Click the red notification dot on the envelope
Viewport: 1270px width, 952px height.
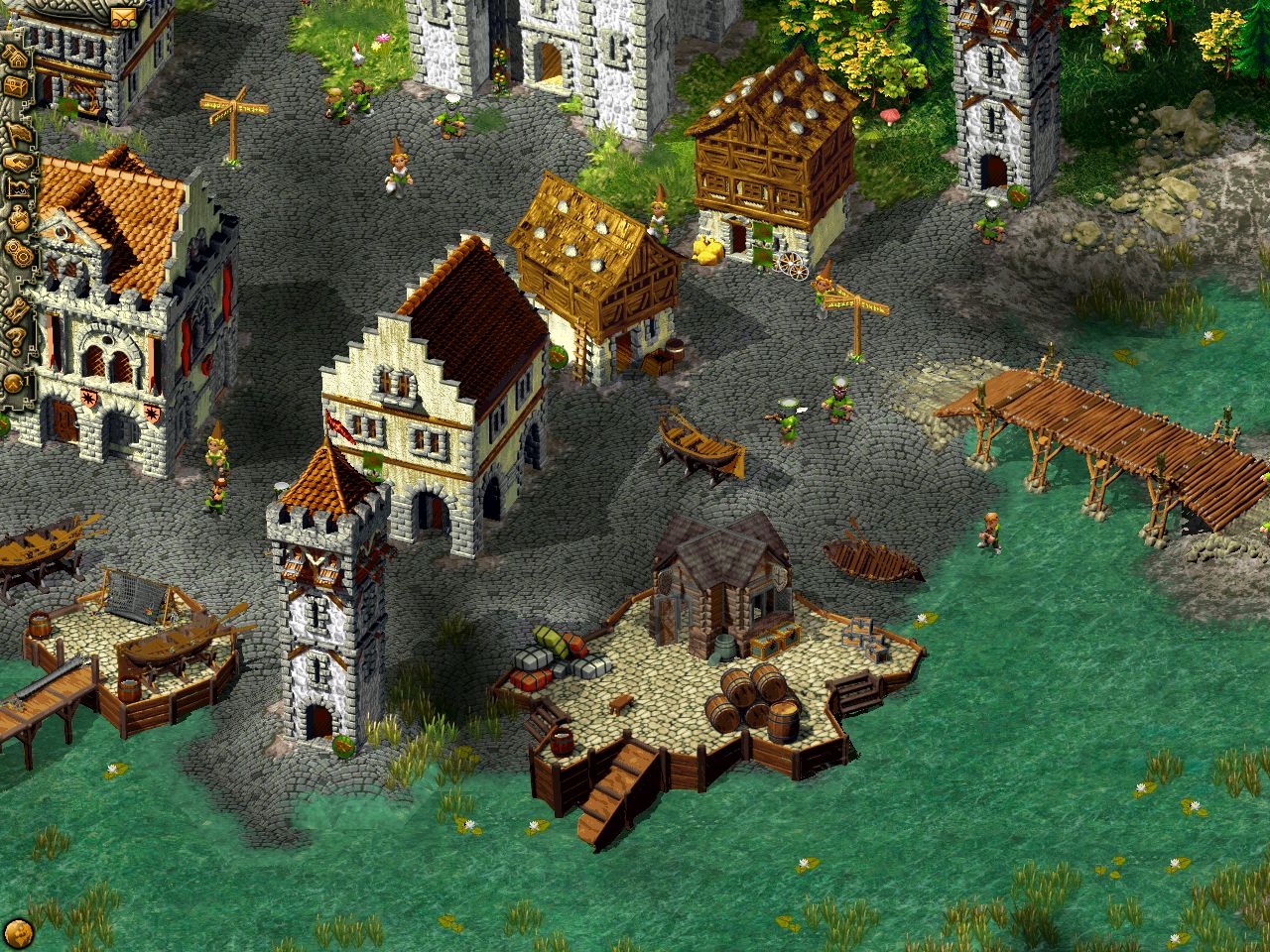(x=115, y=23)
